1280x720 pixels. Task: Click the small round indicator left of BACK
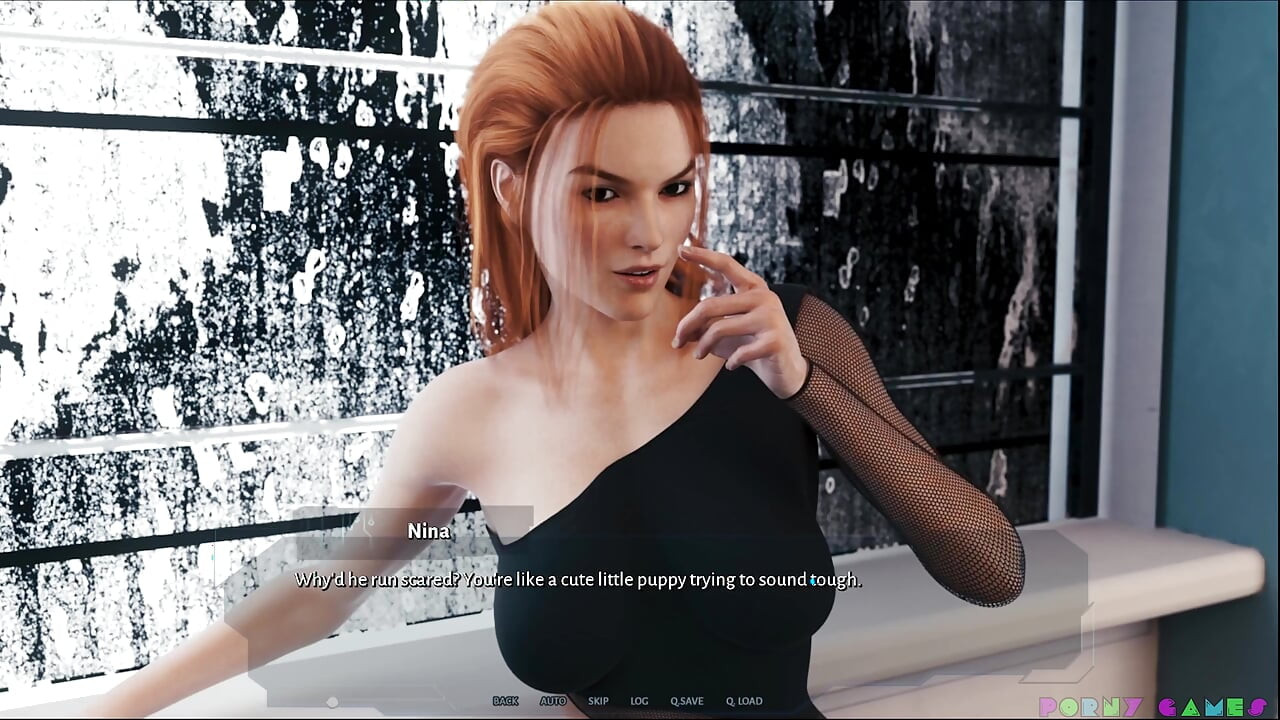pos(331,703)
